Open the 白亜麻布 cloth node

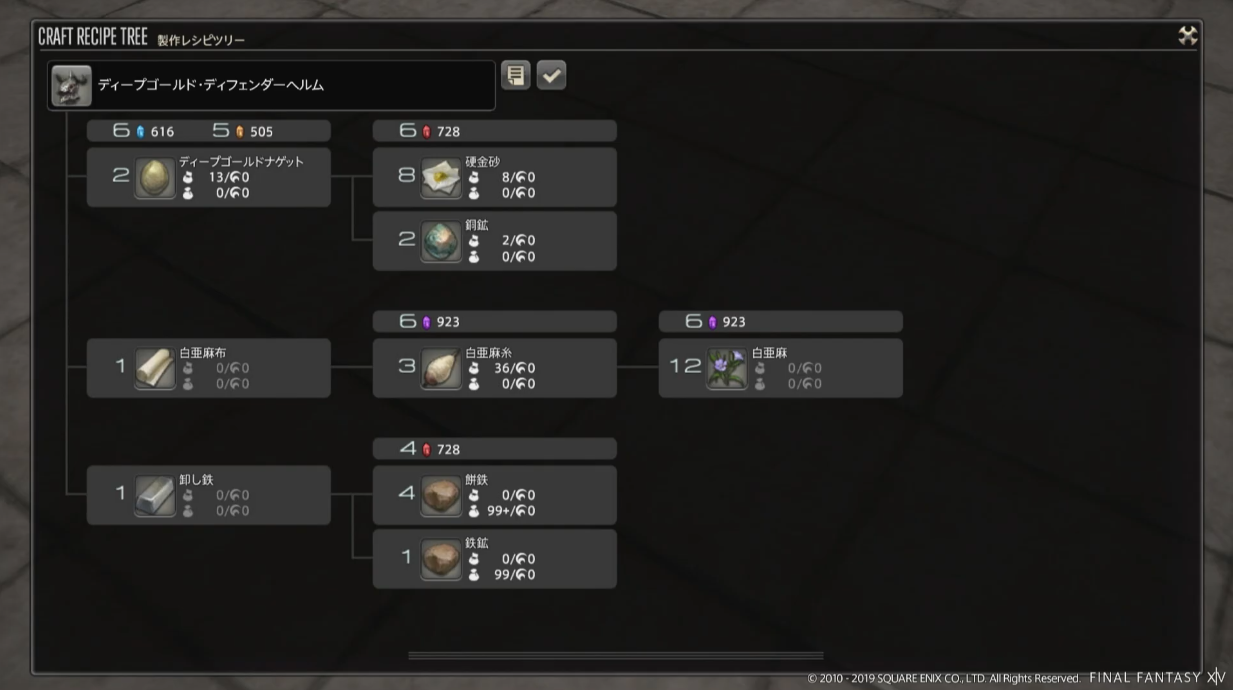(x=208, y=368)
